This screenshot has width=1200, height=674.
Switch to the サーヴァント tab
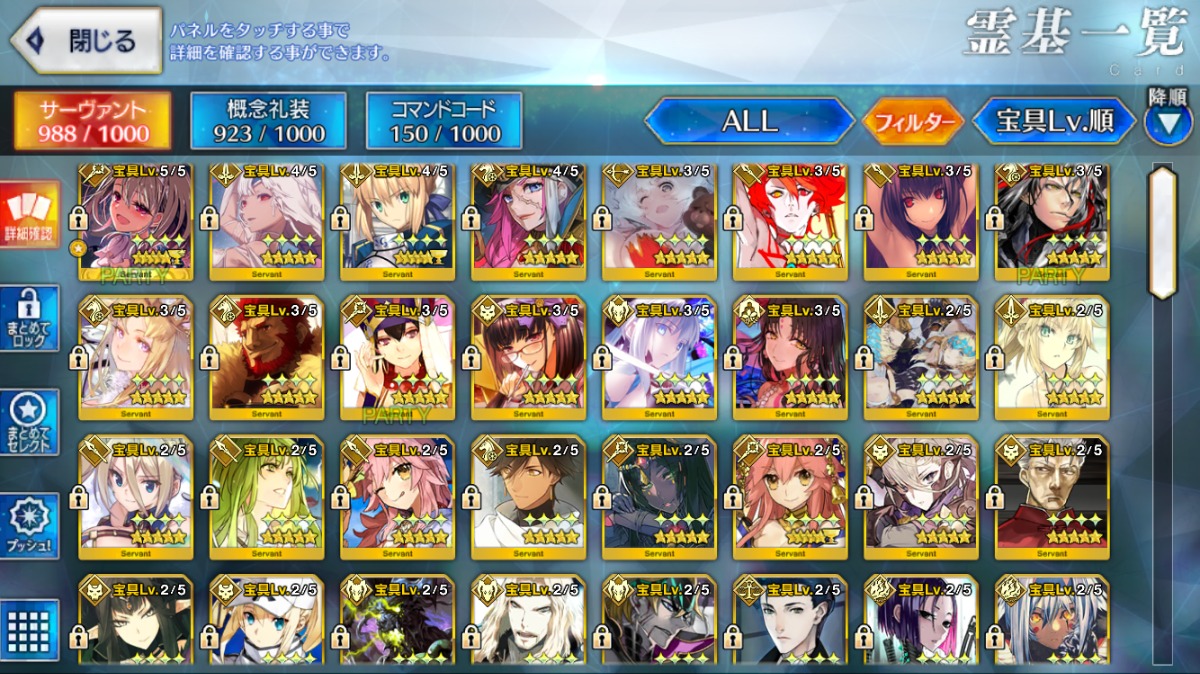(x=92, y=122)
